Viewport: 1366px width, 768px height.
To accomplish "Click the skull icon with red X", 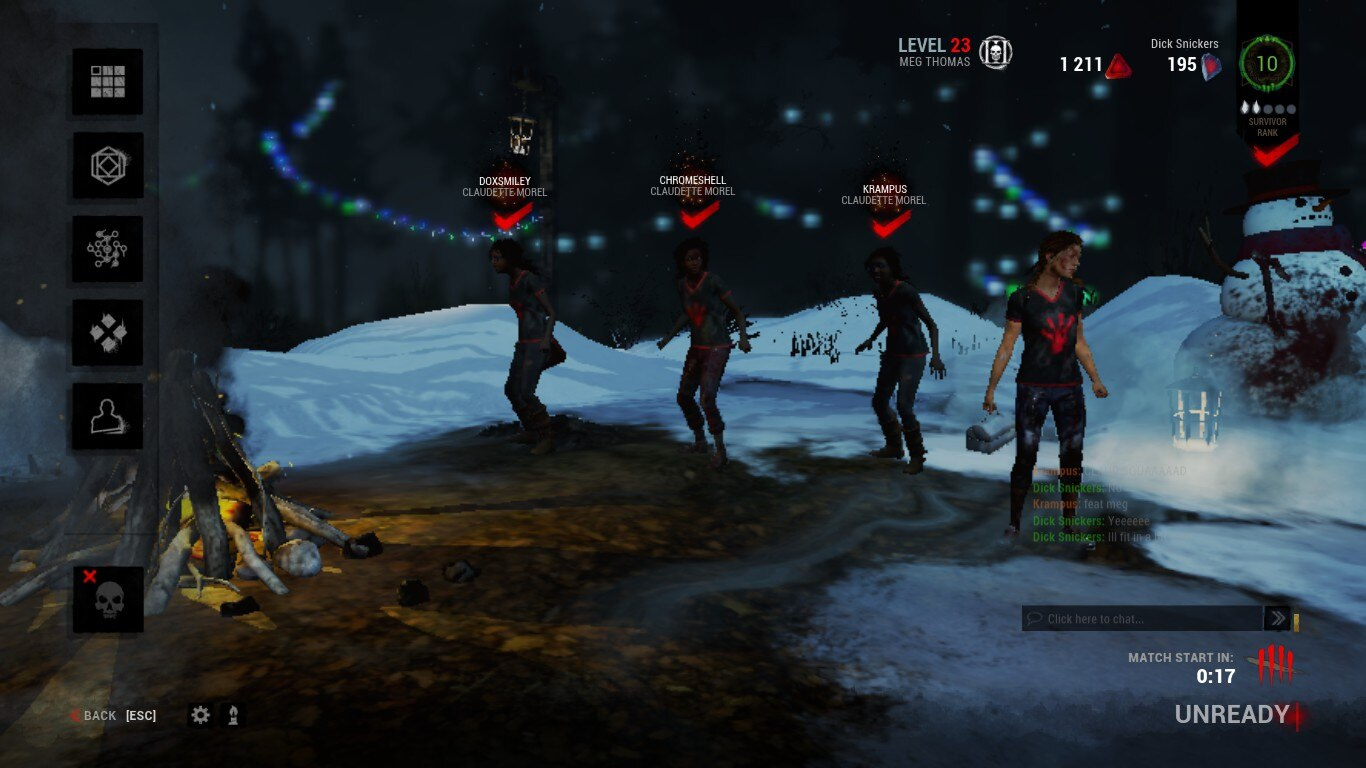I will tap(108, 599).
